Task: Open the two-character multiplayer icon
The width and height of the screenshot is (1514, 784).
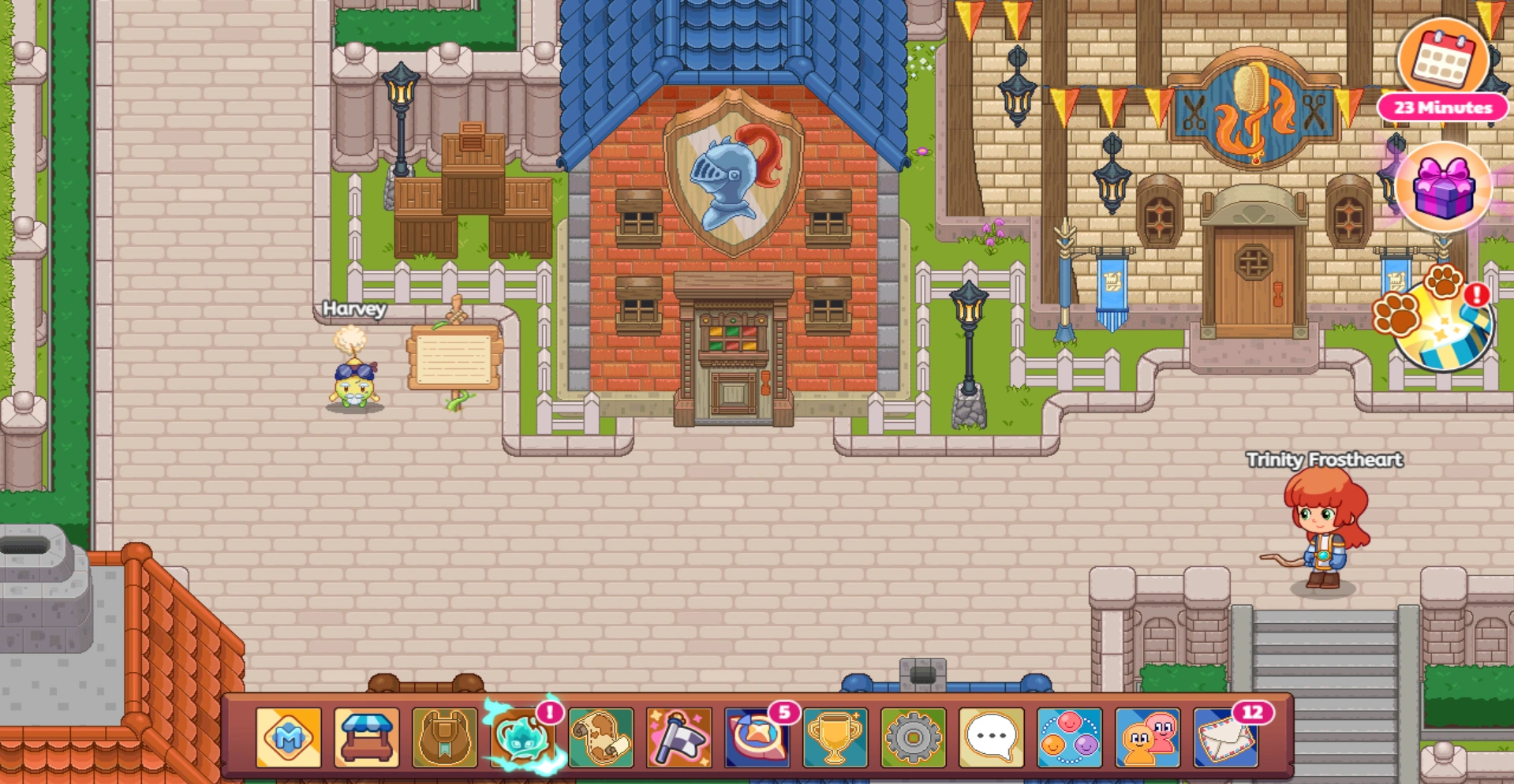Action: (1147, 737)
